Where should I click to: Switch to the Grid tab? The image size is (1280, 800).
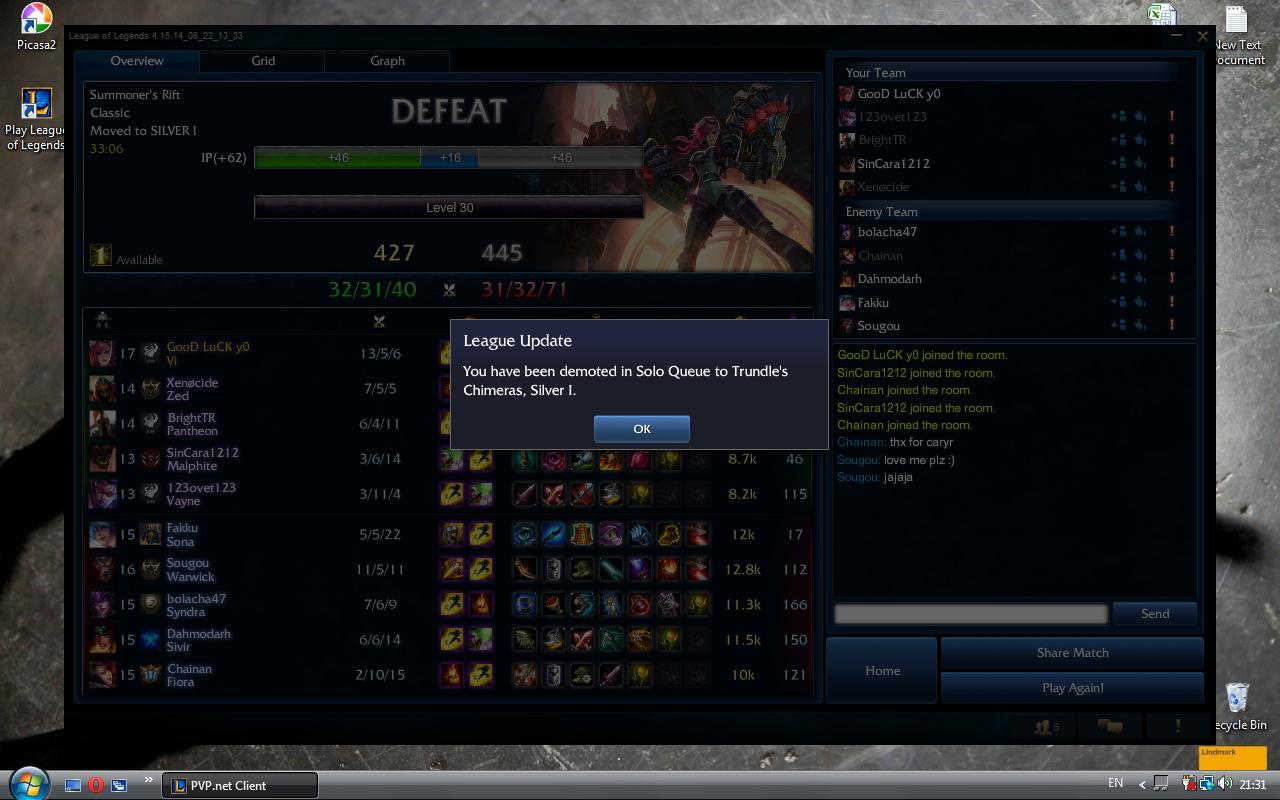coord(263,61)
